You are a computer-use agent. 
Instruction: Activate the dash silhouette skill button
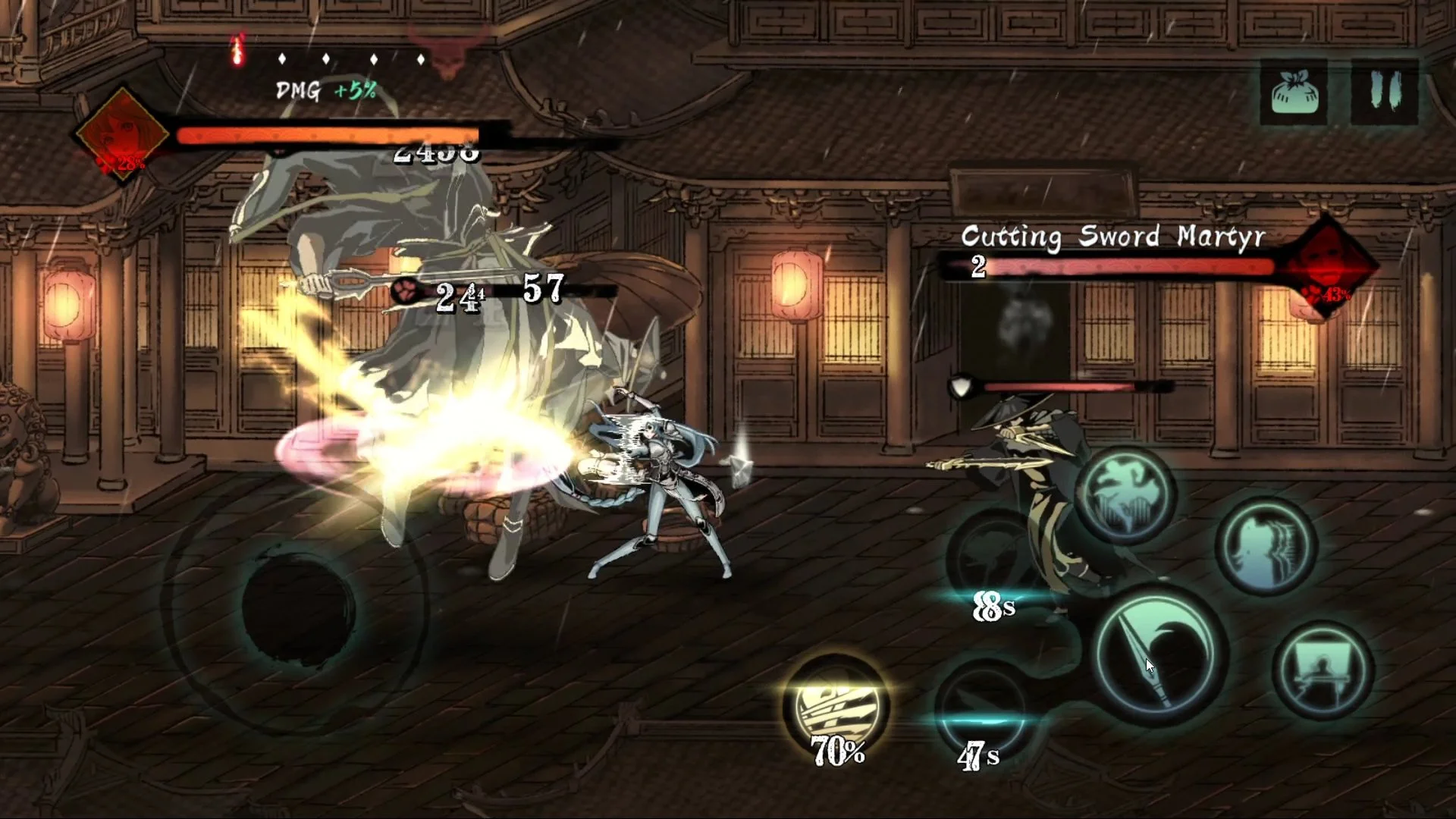point(1265,546)
